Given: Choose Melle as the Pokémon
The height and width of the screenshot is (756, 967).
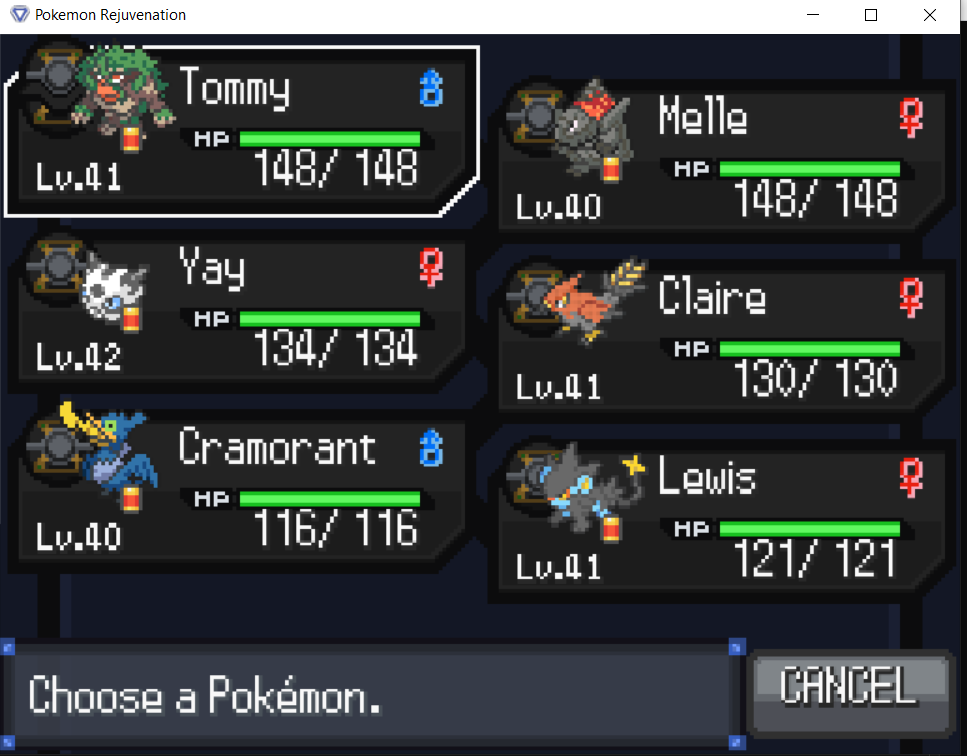Looking at the screenshot, I should 720,162.
